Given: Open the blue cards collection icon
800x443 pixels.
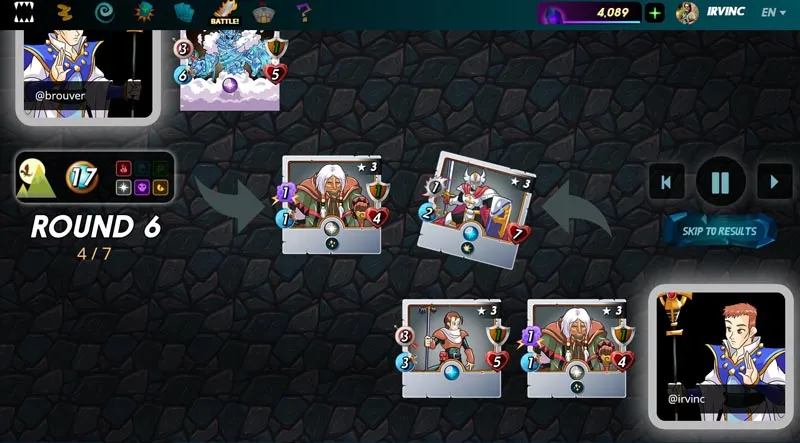Looking at the screenshot, I should click(x=184, y=13).
